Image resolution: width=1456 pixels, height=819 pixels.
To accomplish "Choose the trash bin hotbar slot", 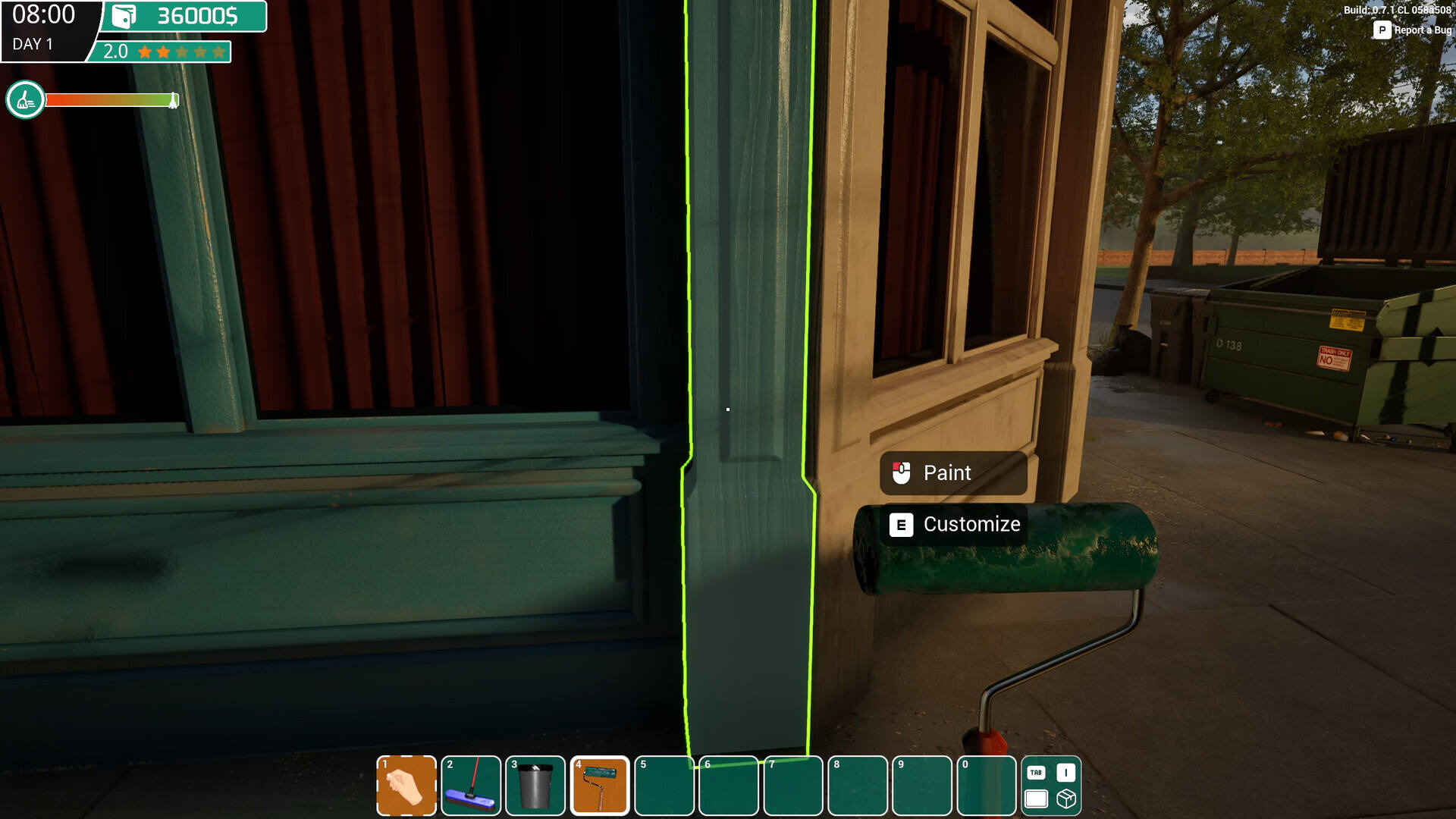I will 535,786.
